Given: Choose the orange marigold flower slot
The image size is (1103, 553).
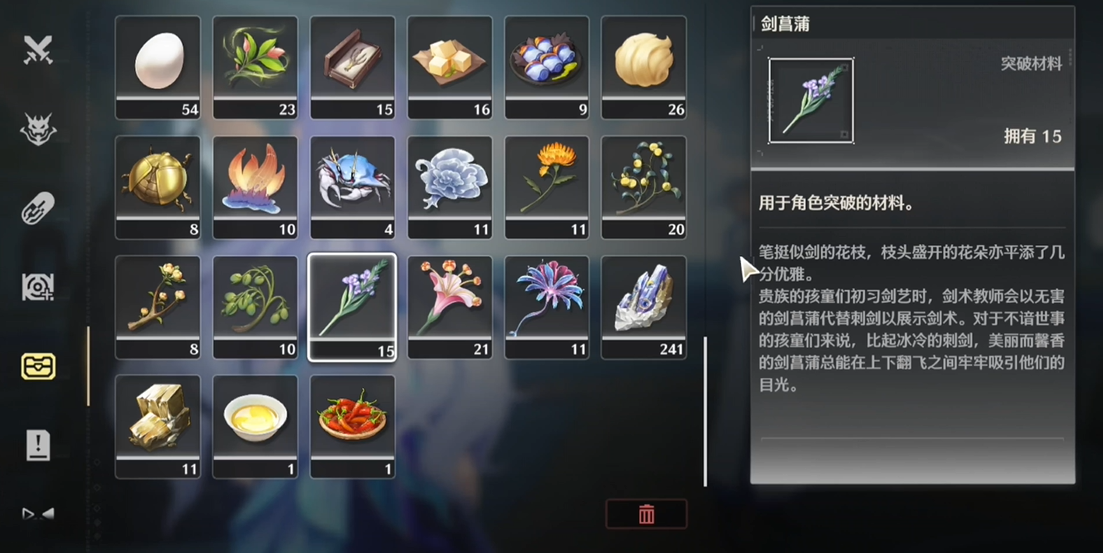Looking at the screenshot, I should click(547, 187).
